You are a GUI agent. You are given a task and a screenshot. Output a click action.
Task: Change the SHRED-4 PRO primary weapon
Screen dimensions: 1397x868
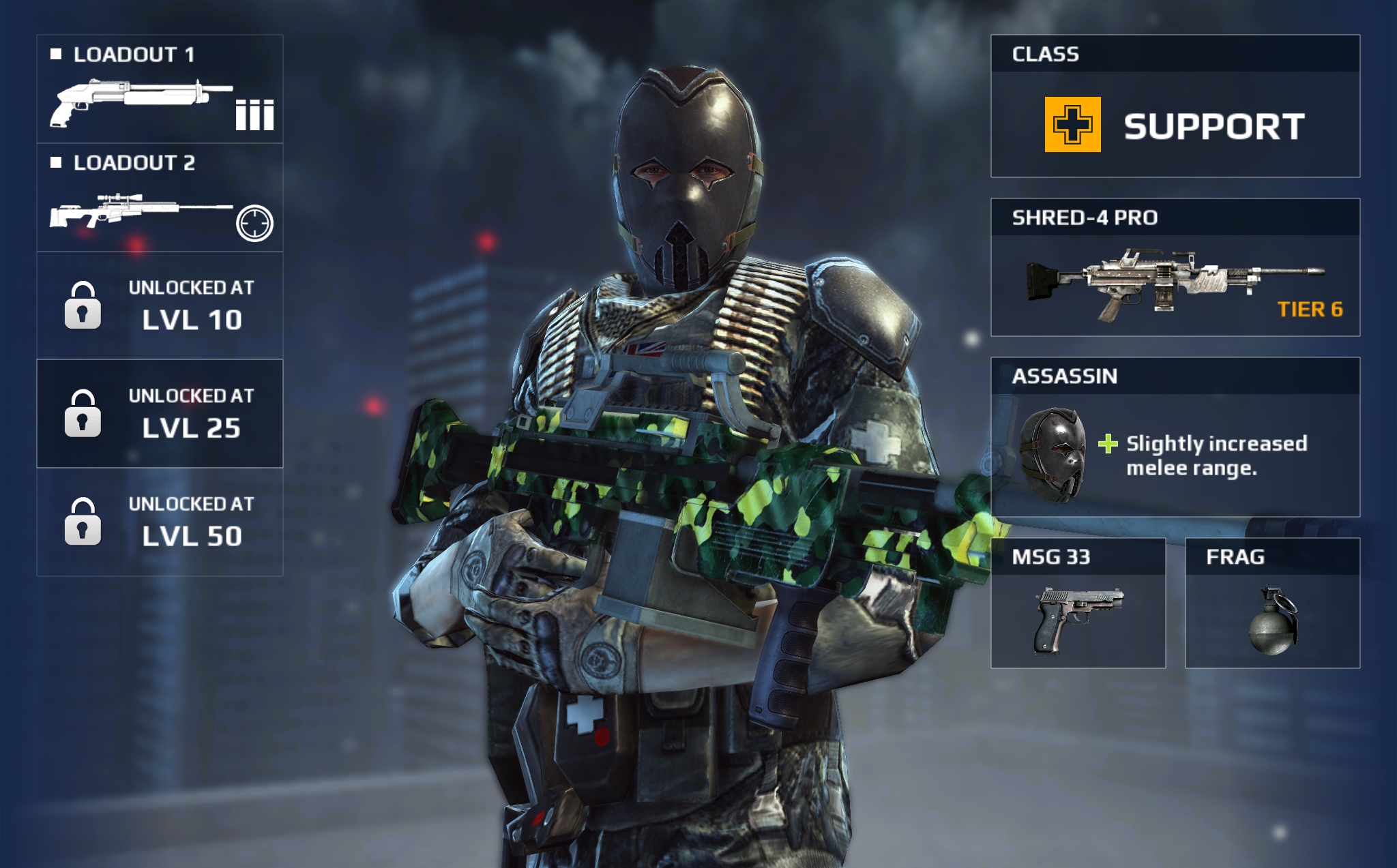coord(1175,267)
